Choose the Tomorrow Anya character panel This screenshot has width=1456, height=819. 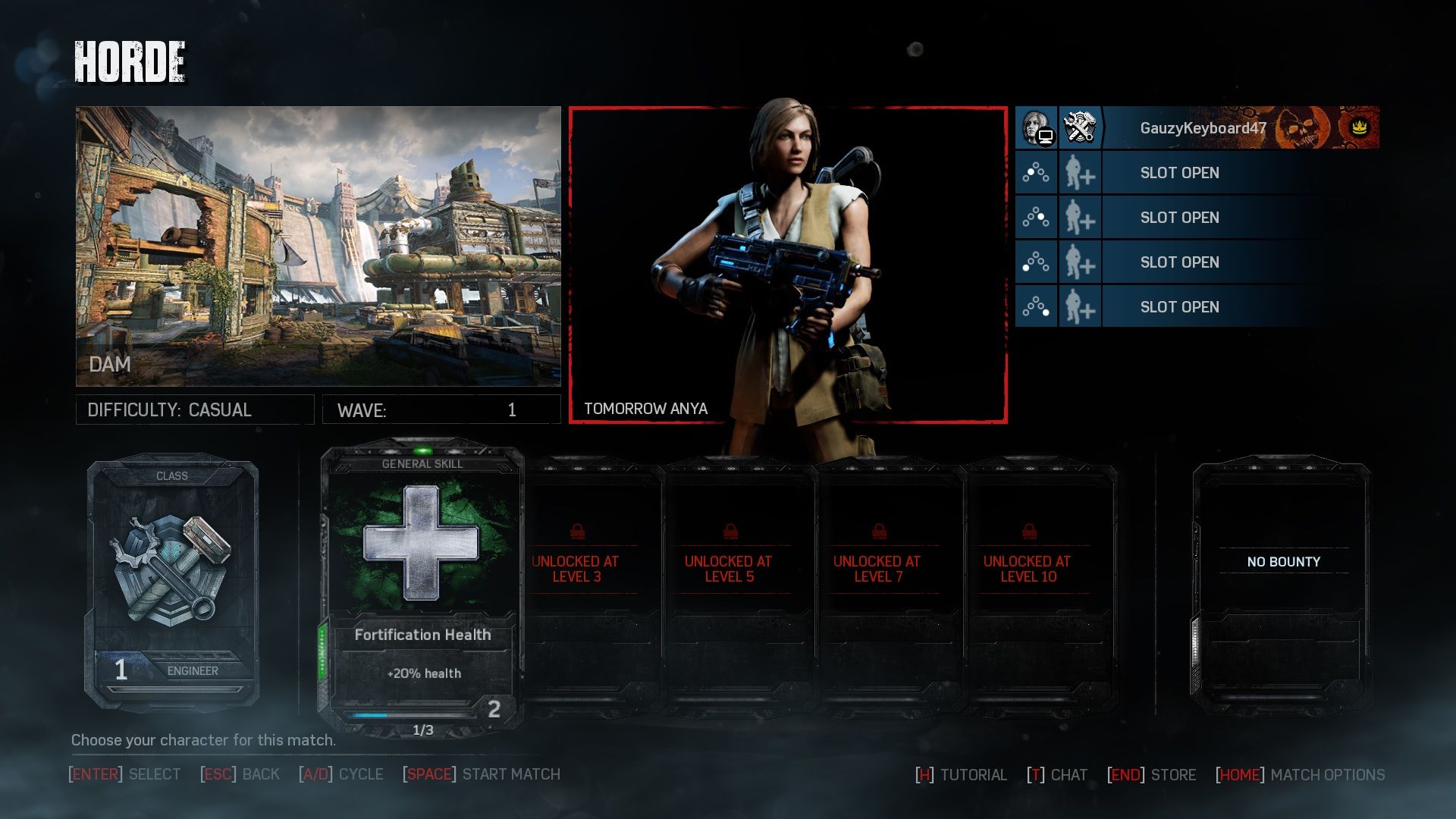tap(788, 265)
